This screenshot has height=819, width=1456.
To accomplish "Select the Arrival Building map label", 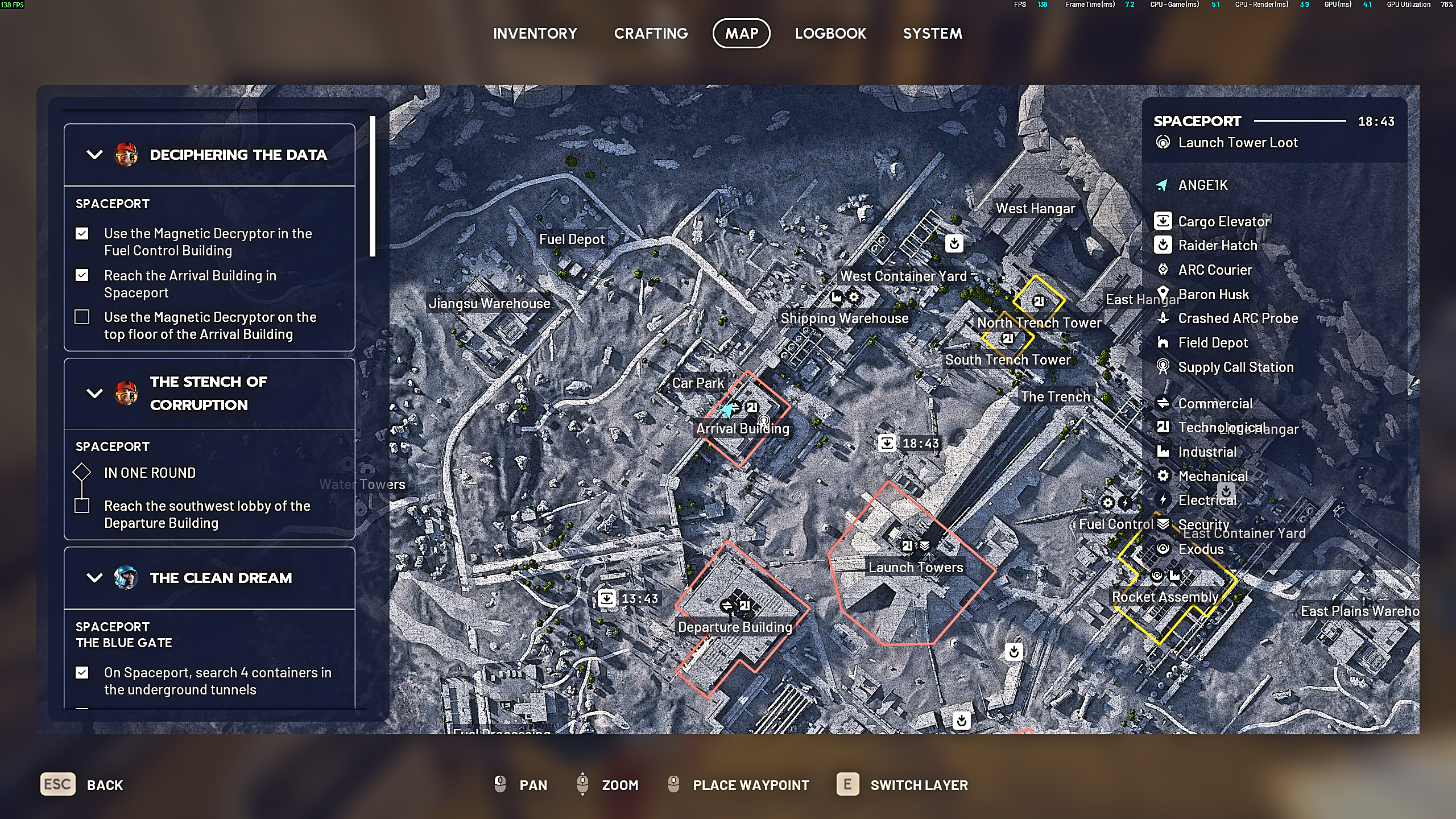I will tap(742, 429).
